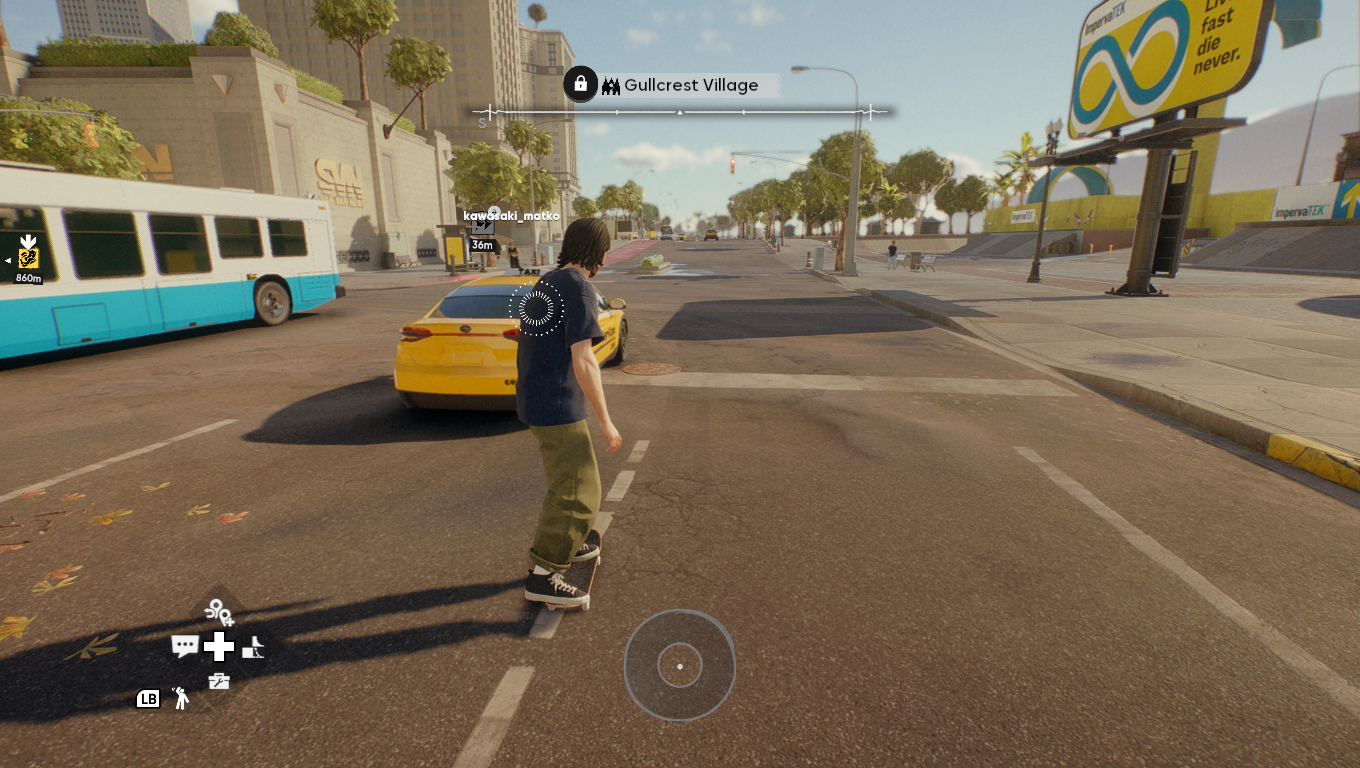Click the lock icon beside Gullcrest Village
This screenshot has width=1360, height=768.
point(580,84)
